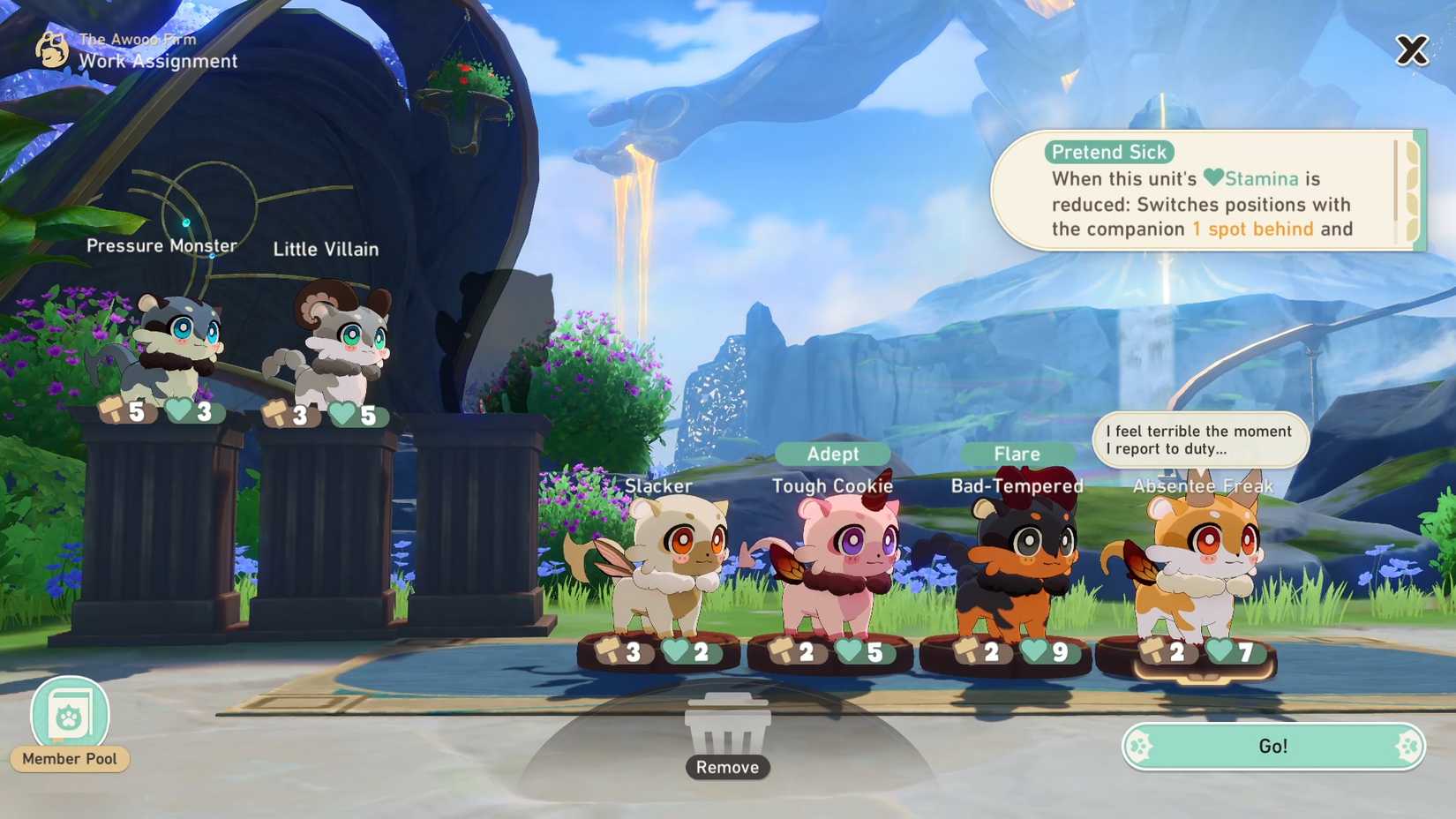This screenshot has height=819, width=1456.
Task: Click Absentee Freak's speech bubble
Action: [x=1200, y=440]
